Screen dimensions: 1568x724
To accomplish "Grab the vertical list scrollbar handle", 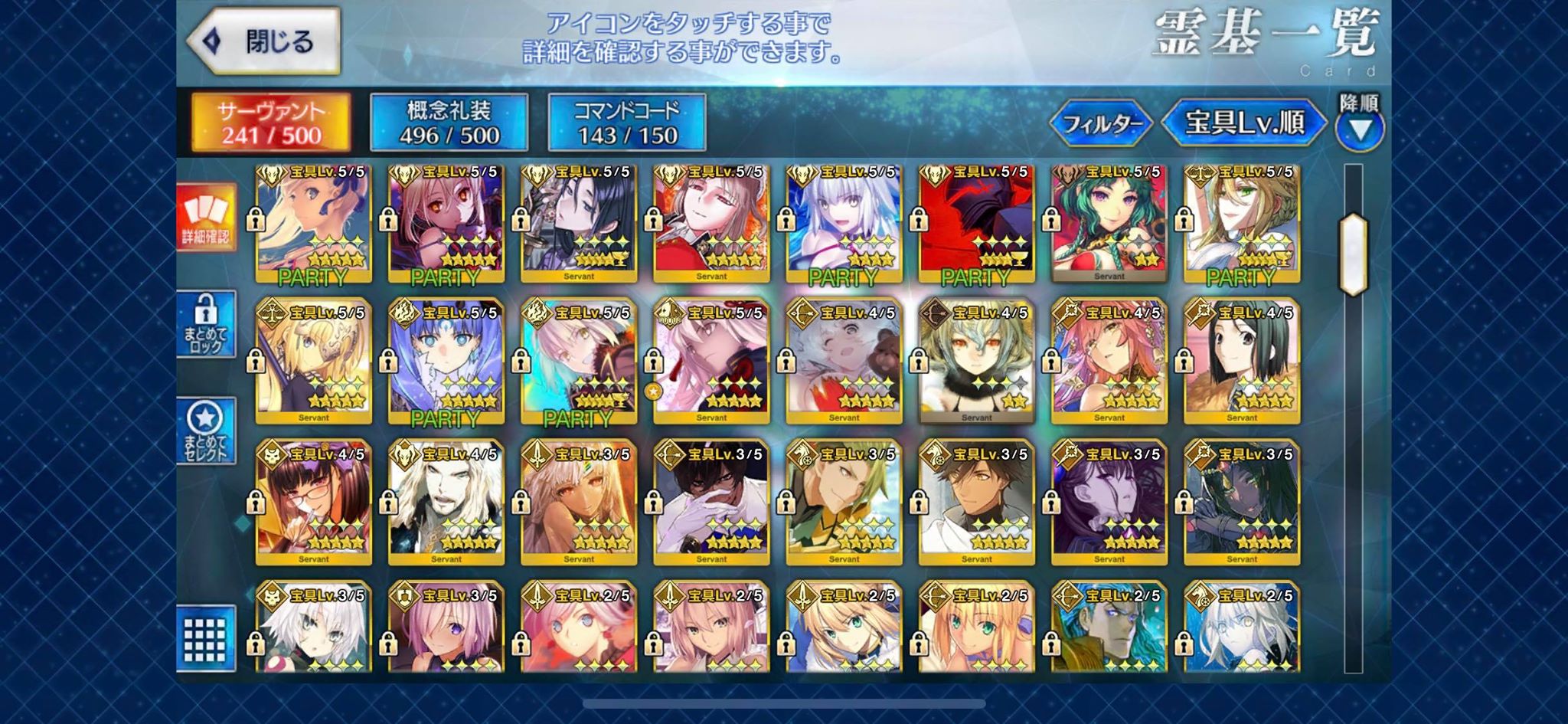I will tap(1353, 254).
